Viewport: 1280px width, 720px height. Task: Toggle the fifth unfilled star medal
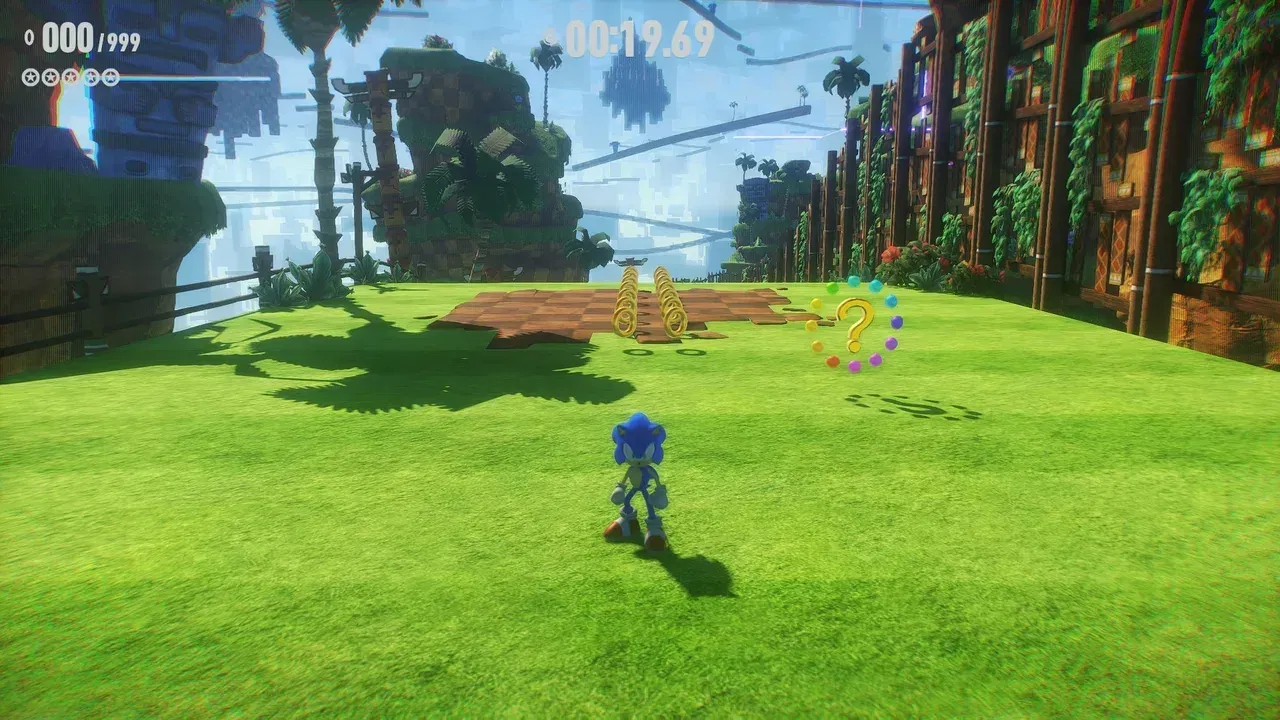click(109, 76)
